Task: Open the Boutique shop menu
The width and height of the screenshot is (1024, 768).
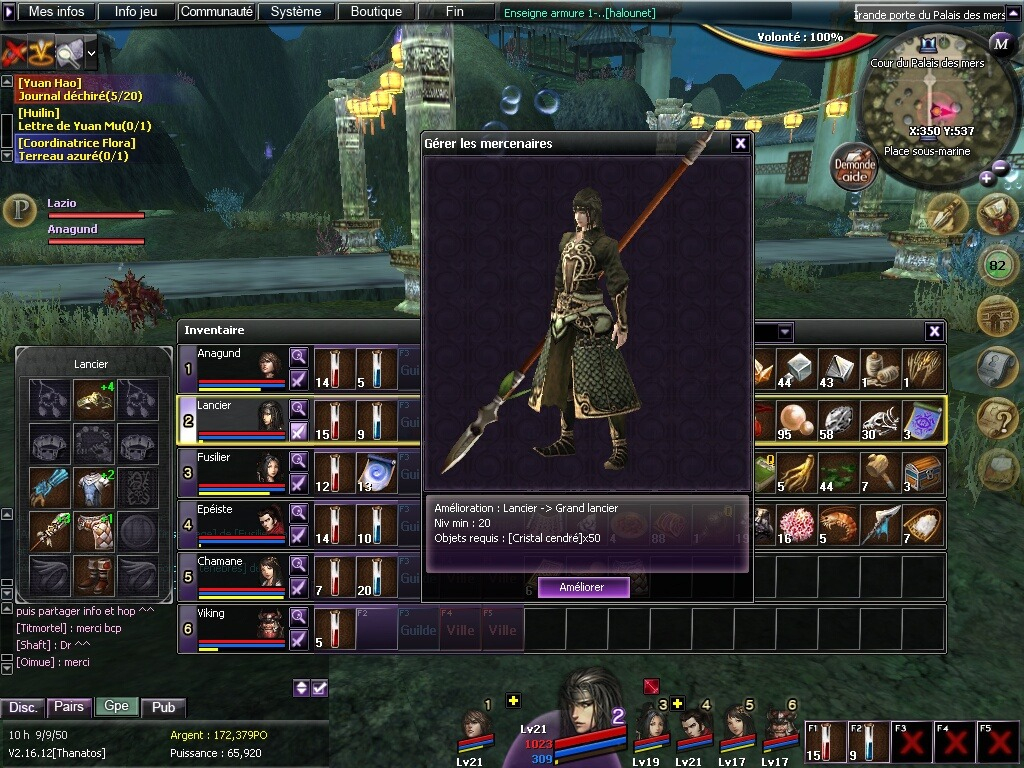Action: (x=376, y=12)
